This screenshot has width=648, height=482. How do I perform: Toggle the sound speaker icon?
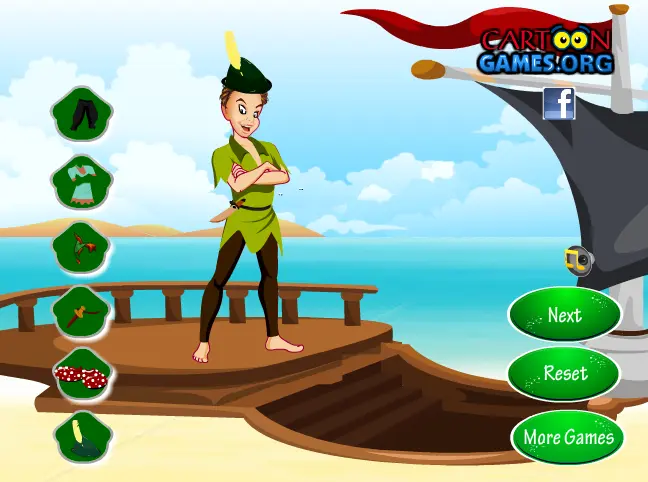pos(577,261)
